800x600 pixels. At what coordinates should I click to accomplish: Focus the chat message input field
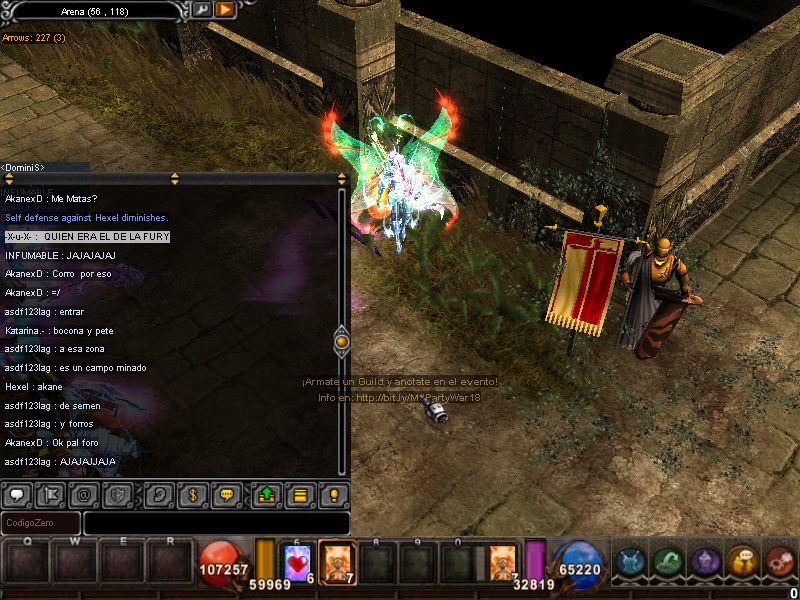pos(216,523)
